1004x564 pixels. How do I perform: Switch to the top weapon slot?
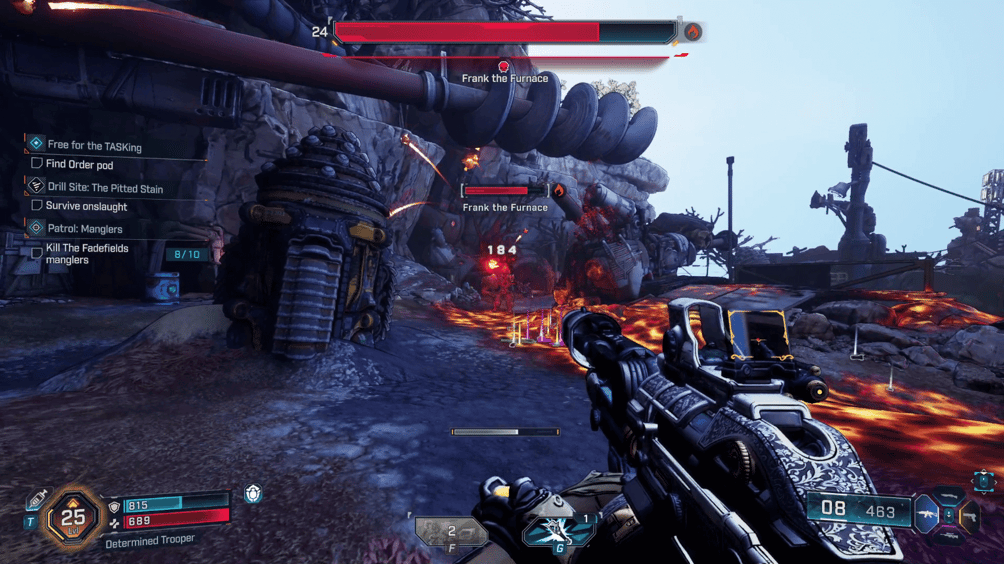click(x=948, y=497)
